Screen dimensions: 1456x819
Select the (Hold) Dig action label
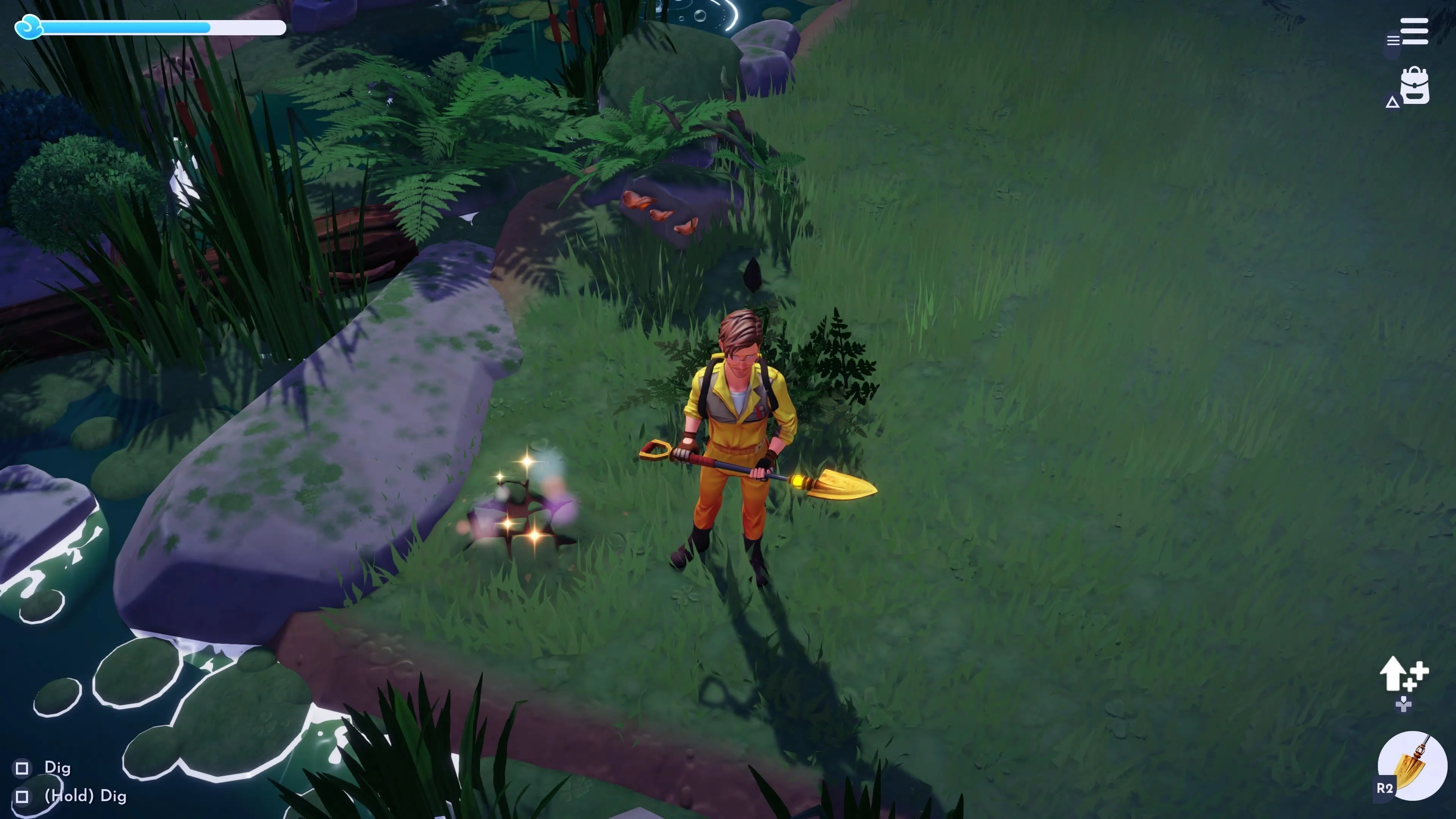pyautogui.click(x=86, y=796)
